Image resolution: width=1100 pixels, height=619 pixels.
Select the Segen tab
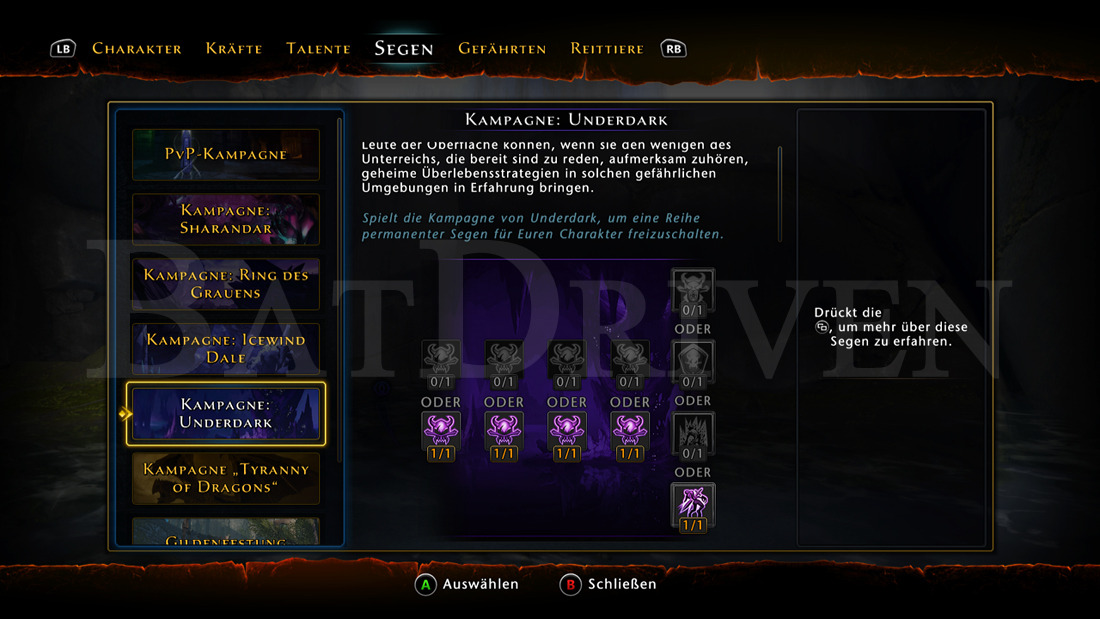[404, 48]
